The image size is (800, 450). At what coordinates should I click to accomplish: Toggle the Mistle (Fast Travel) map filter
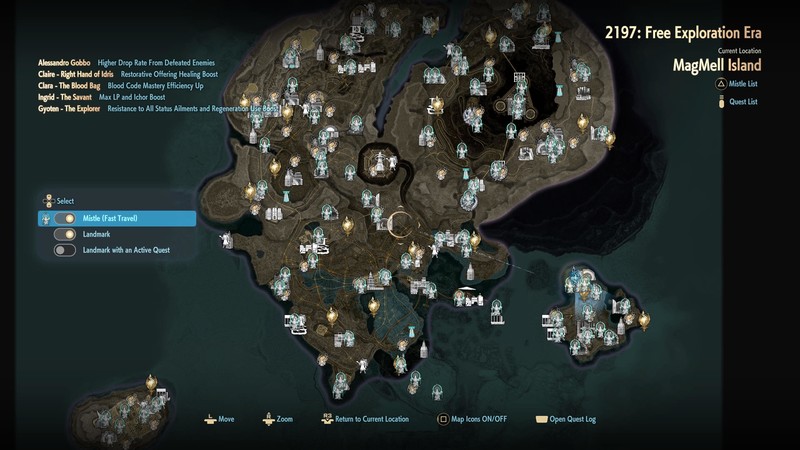point(66,218)
